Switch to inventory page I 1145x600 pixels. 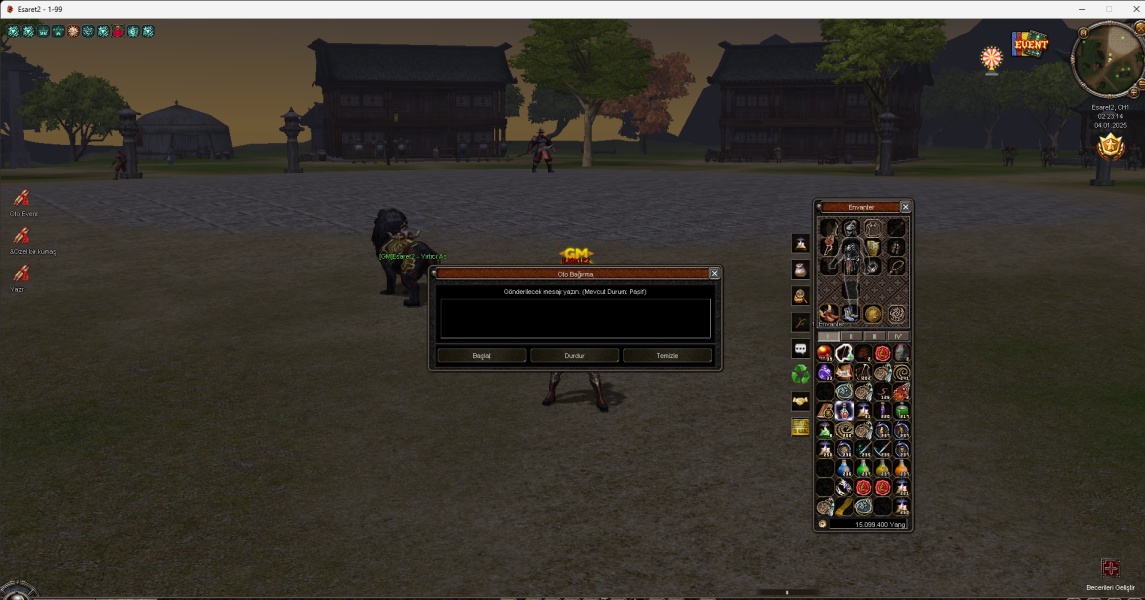(x=828, y=336)
